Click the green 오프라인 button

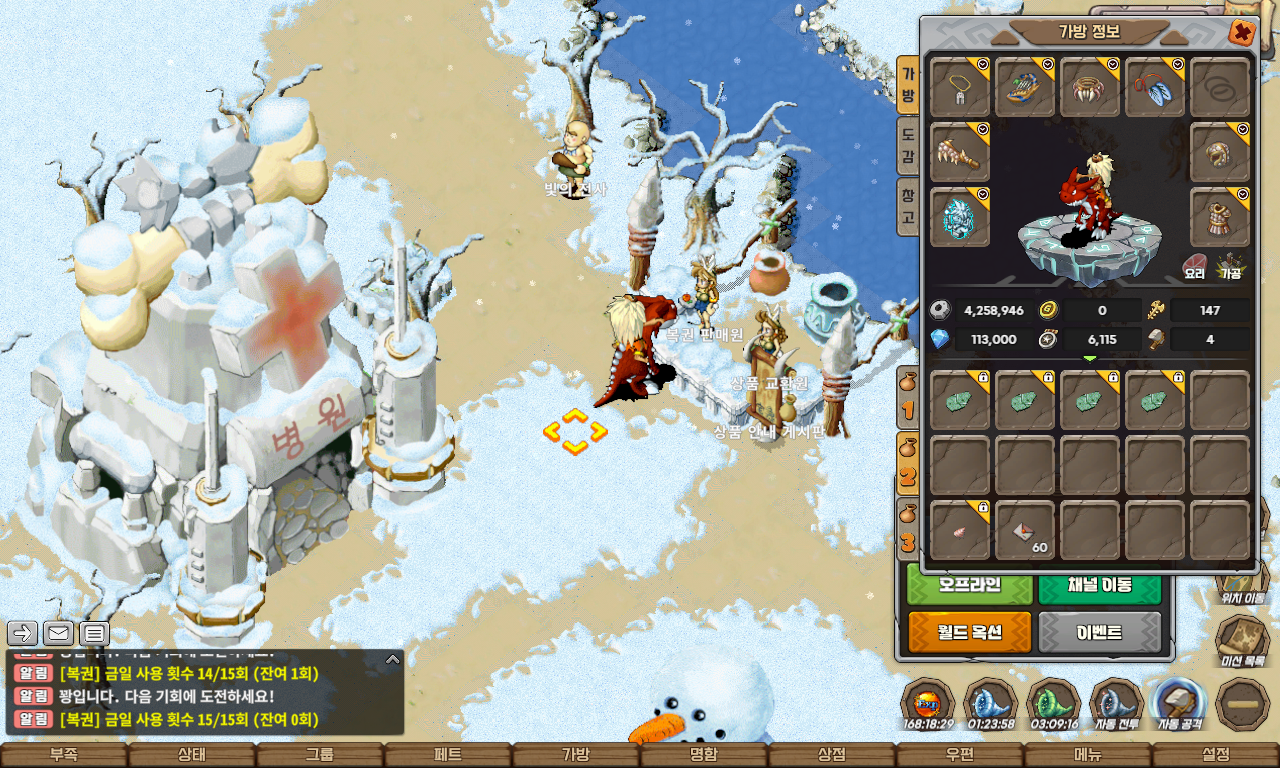(970, 586)
